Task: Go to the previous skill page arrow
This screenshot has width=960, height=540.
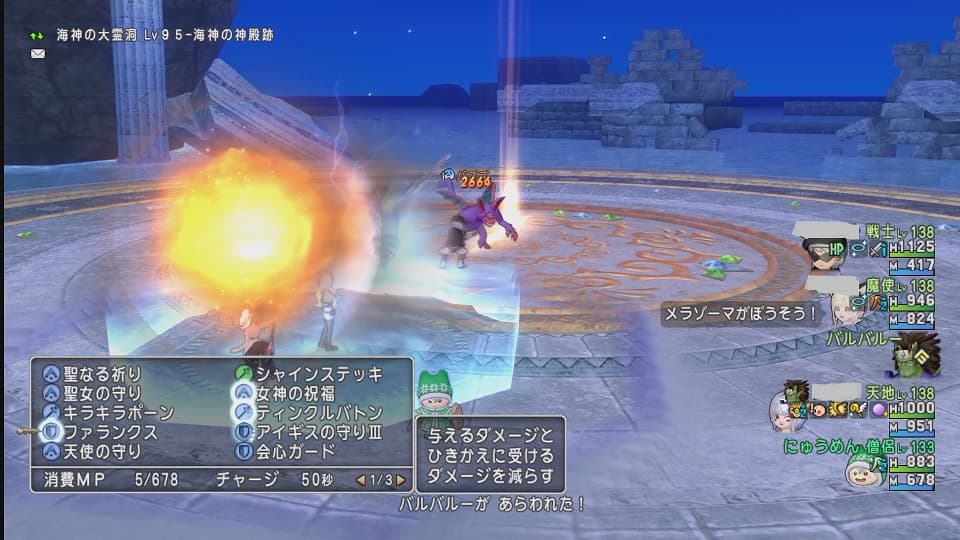Action: 361,480
